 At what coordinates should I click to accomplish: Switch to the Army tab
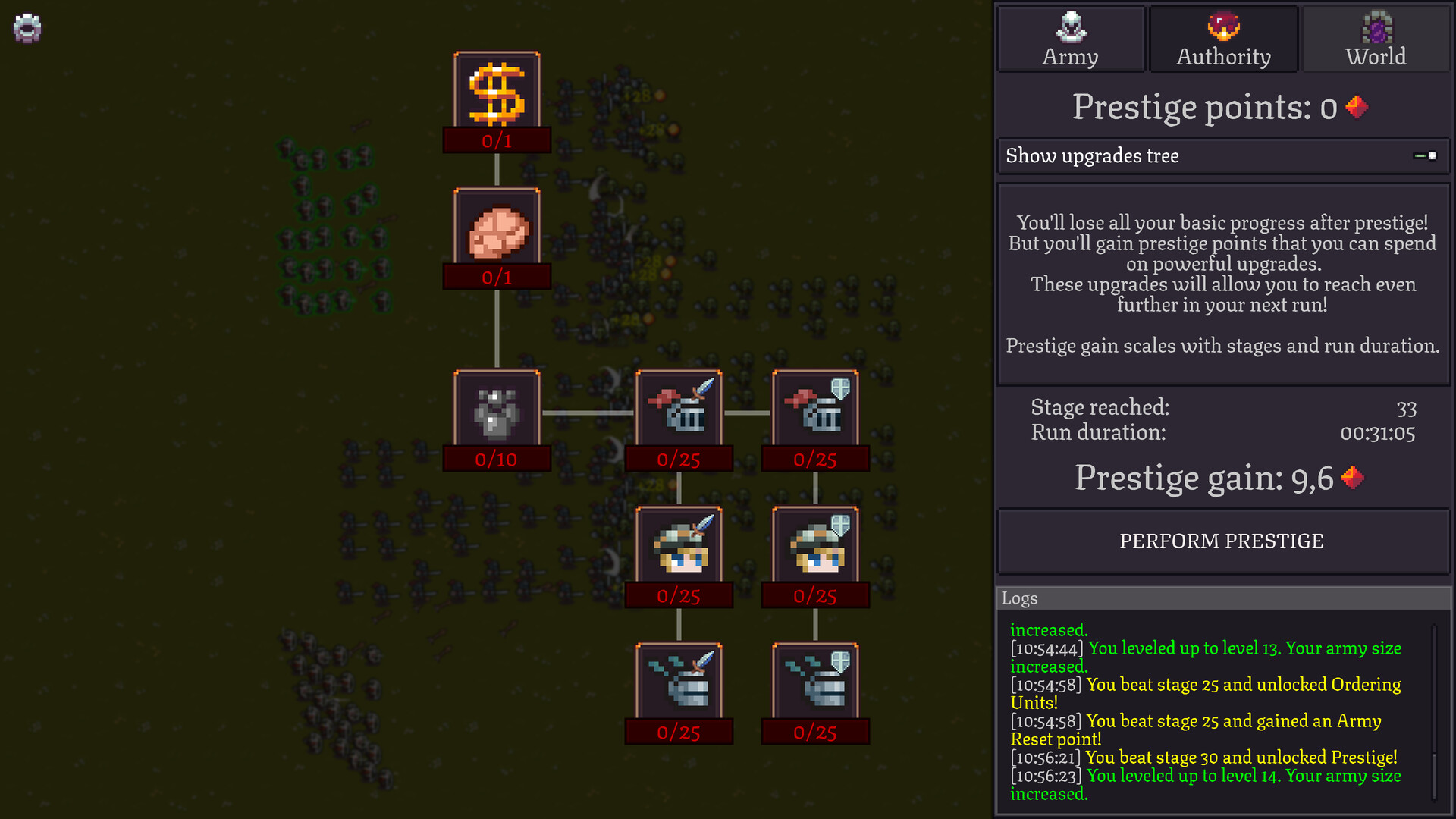[1071, 56]
